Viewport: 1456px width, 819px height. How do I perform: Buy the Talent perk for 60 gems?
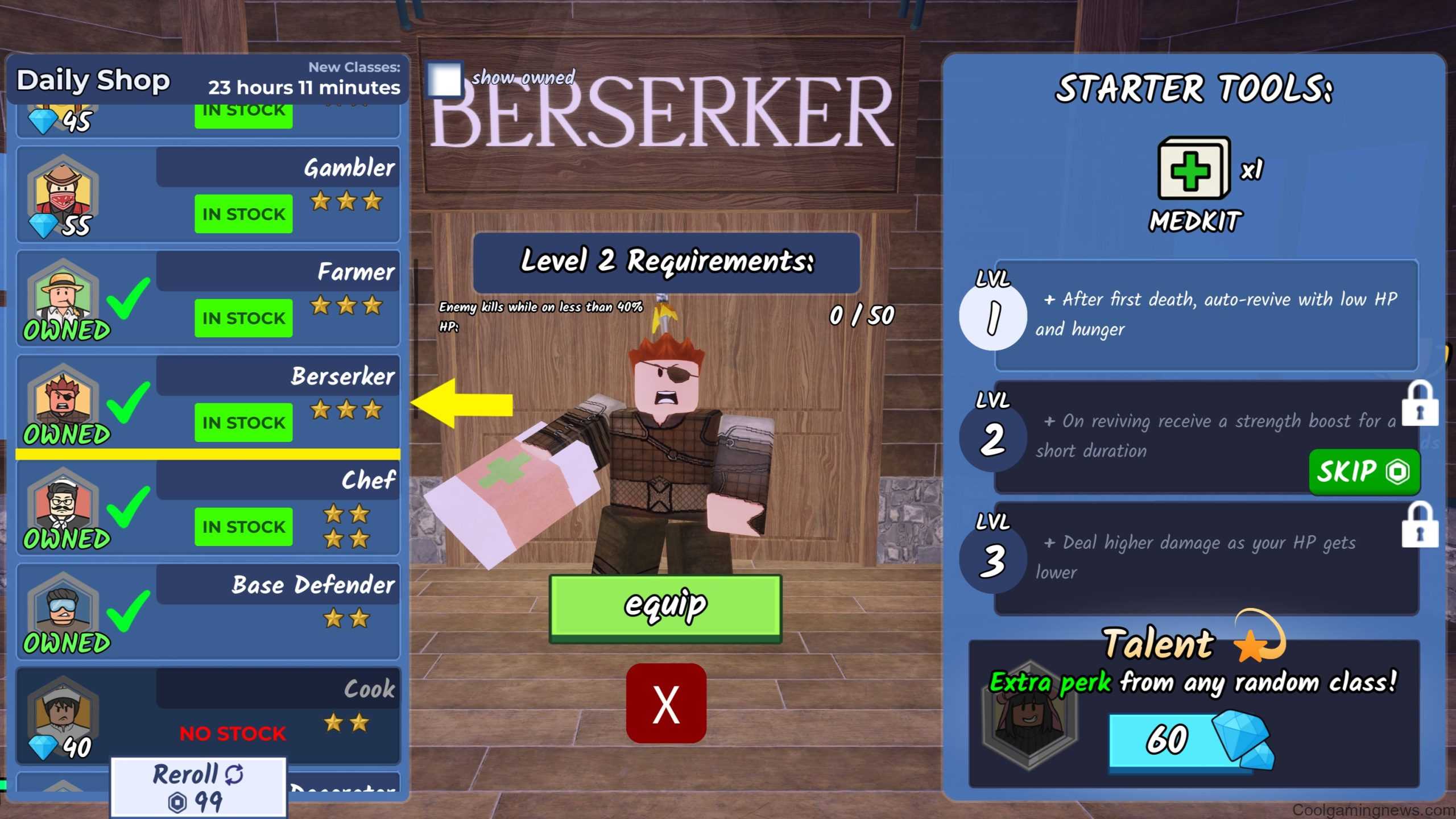(x=1180, y=739)
